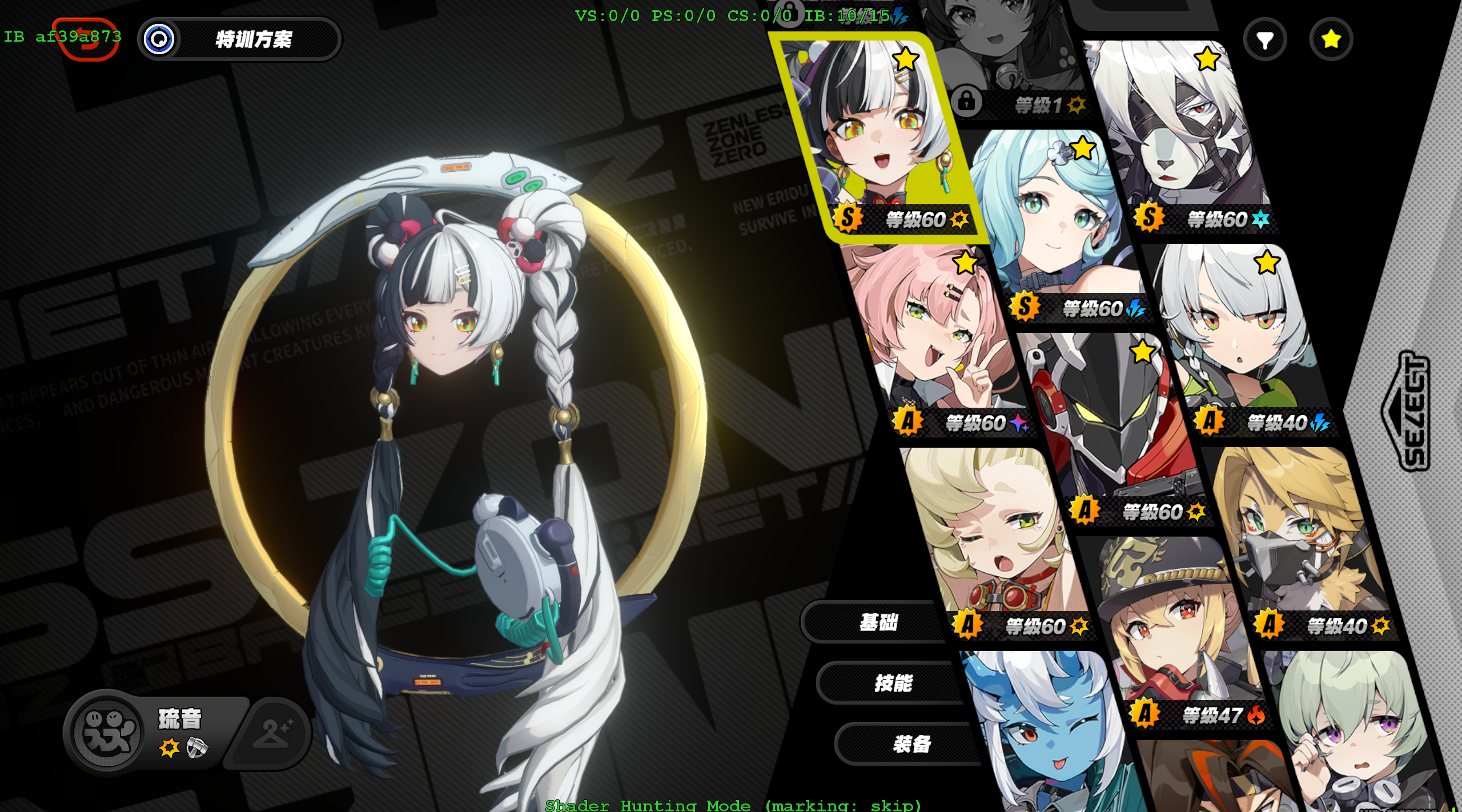Open the 装备 equipment tab
The height and width of the screenshot is (812, 1462).
click(911, 744)
